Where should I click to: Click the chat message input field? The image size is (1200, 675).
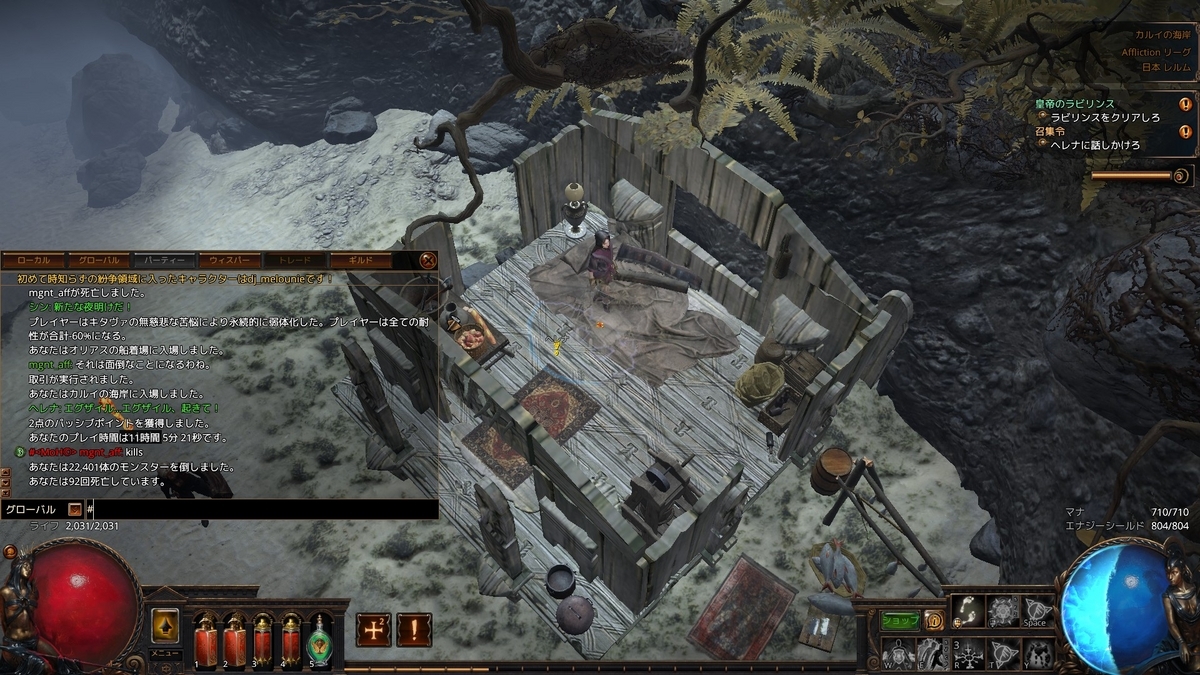click(x=260, y=509)
